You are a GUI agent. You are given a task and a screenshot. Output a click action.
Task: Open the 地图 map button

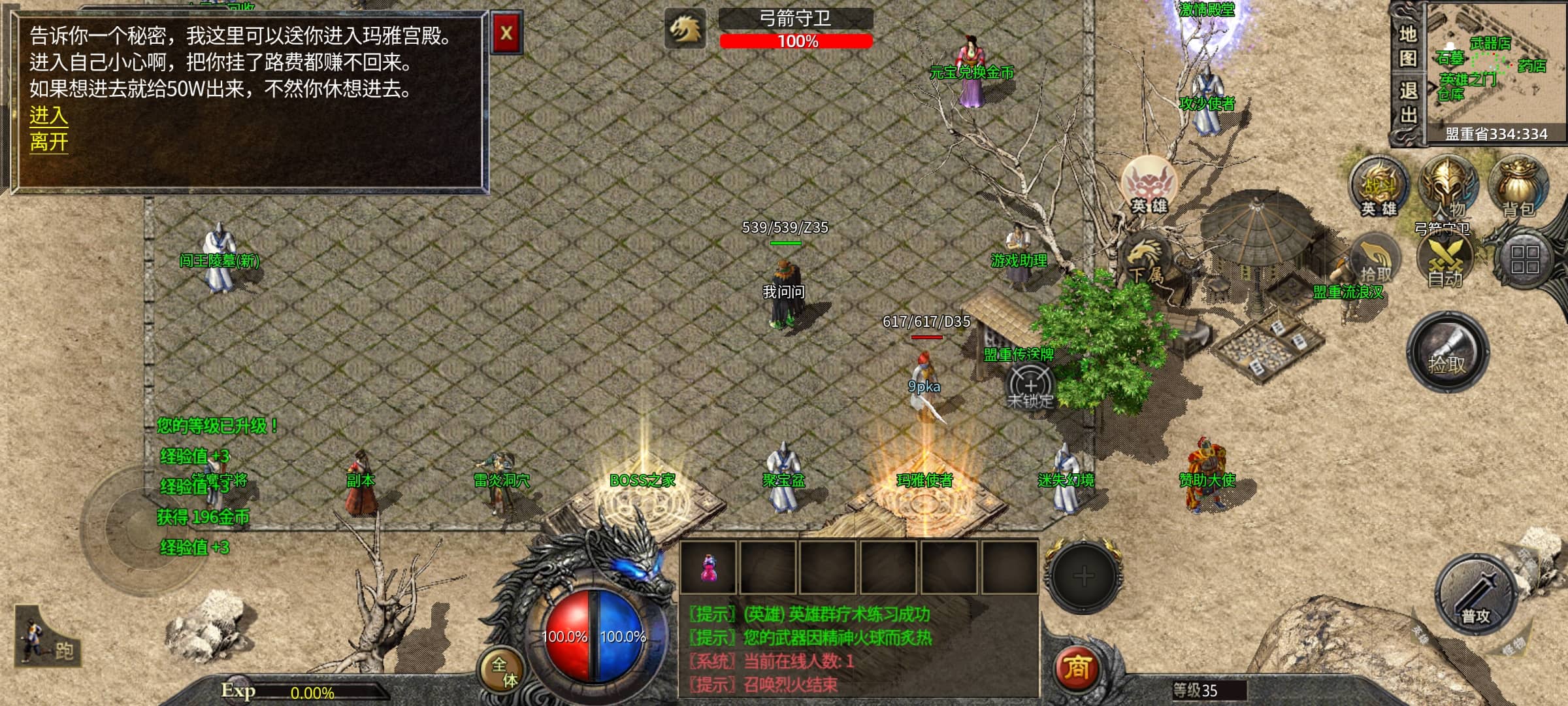[x=1408, y=46]
